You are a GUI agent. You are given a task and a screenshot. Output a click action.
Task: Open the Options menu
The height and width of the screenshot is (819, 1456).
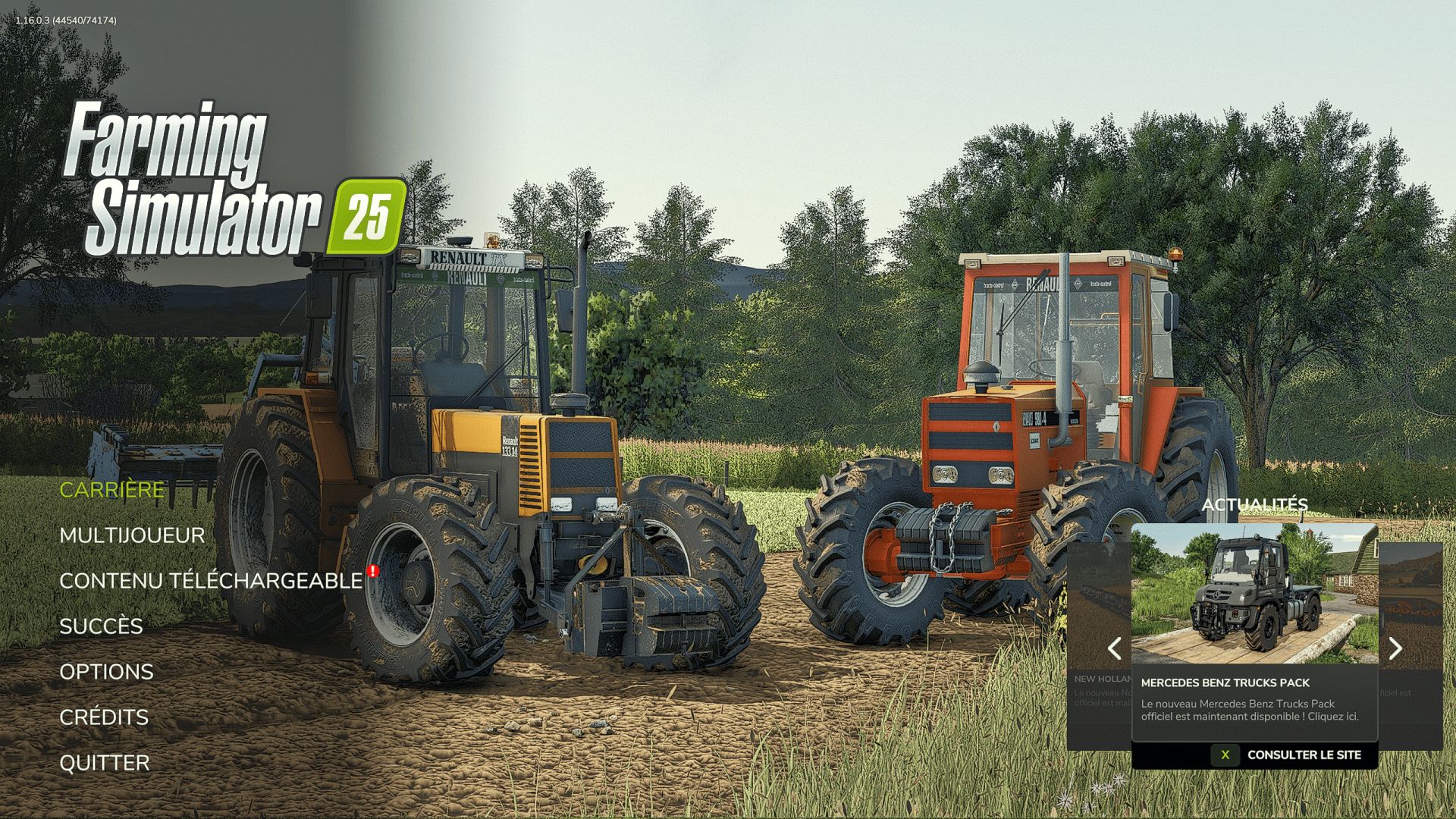click(x=106, y=672)
